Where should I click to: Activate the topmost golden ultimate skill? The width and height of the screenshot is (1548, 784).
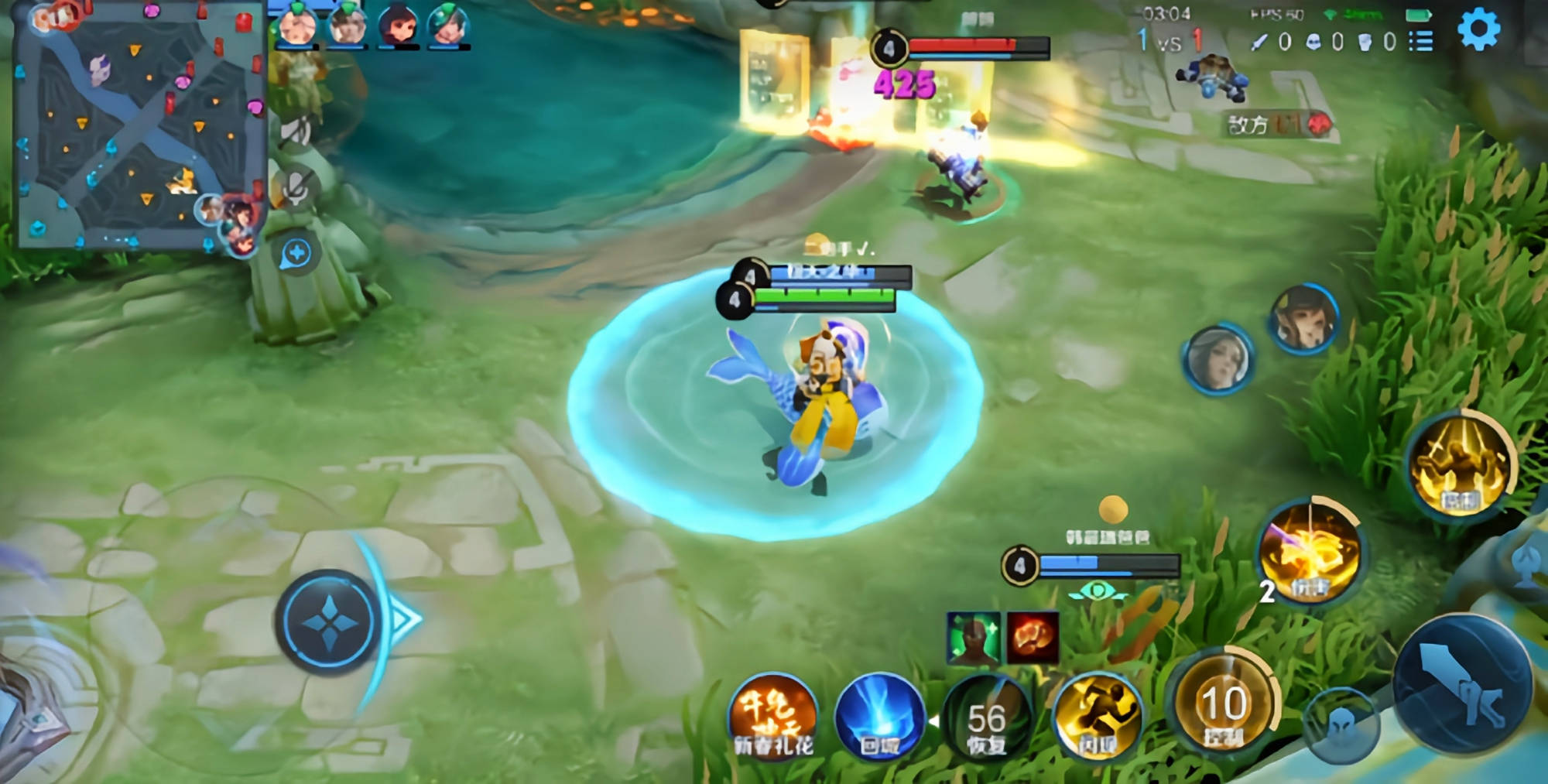(1460, 466)
